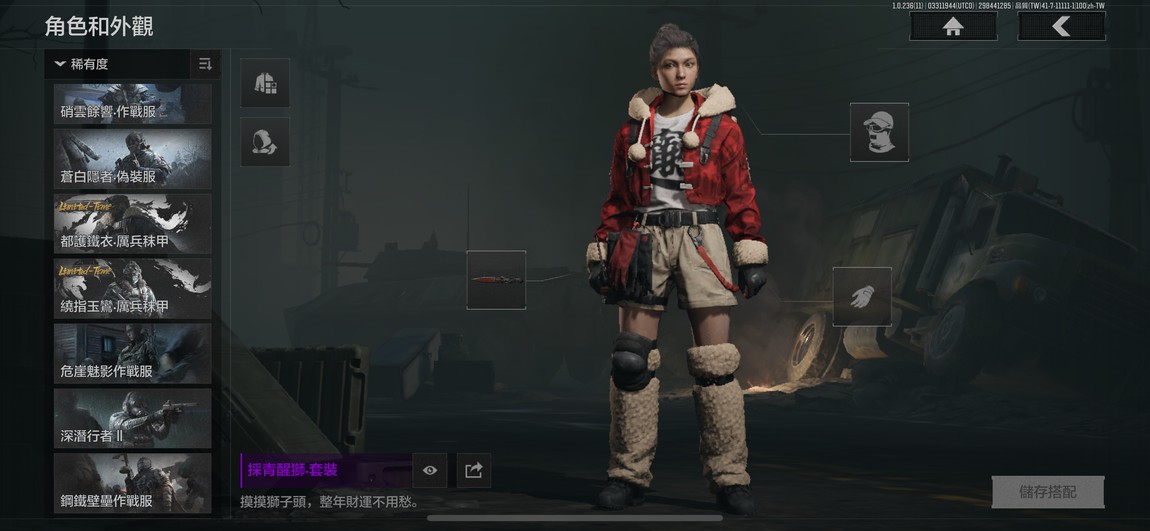Pick the 繞指玉鷺-厲兵秣甲 outfit

133,288
